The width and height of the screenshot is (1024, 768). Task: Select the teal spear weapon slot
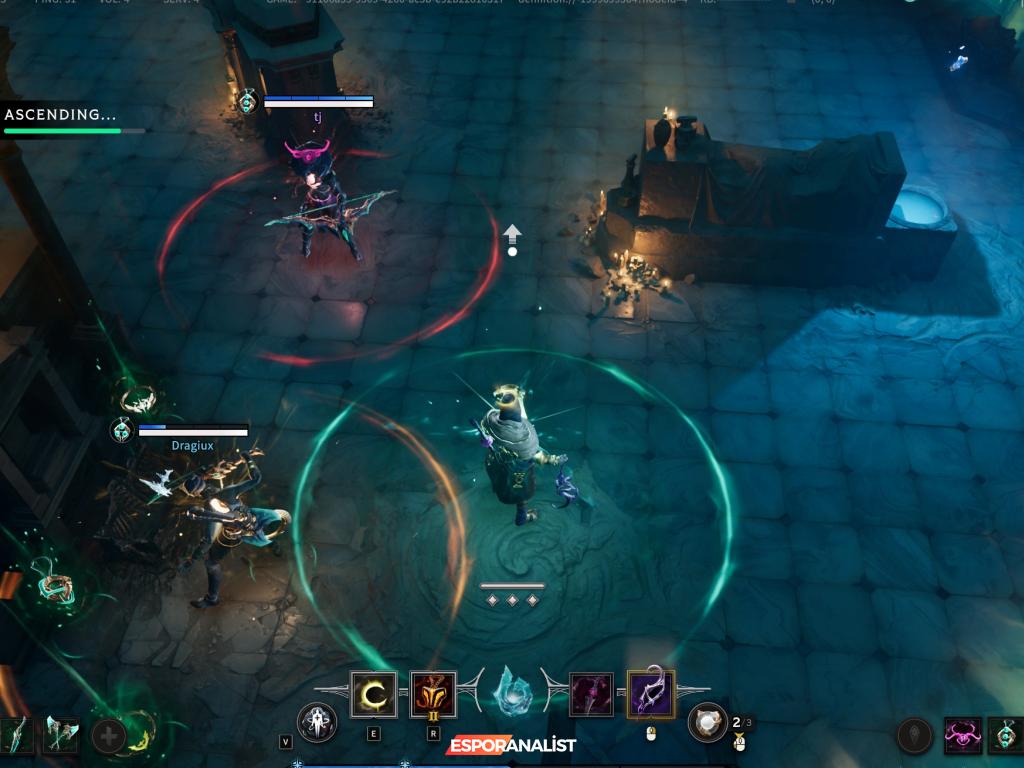[17, 736]
